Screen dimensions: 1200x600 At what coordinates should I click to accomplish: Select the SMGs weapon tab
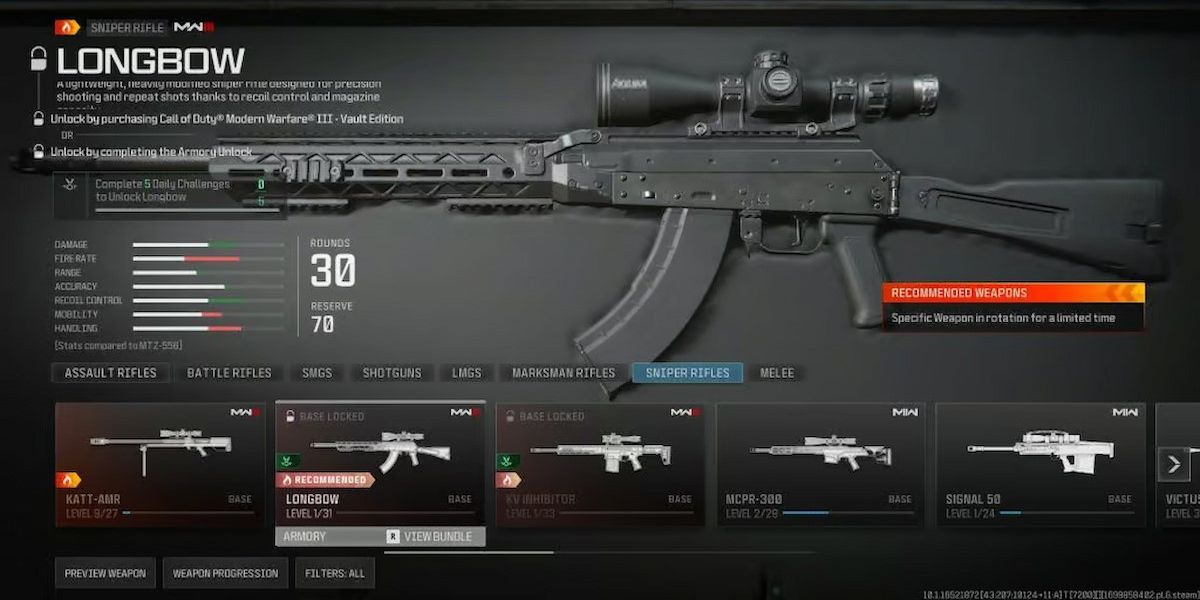tap(317, 373)
